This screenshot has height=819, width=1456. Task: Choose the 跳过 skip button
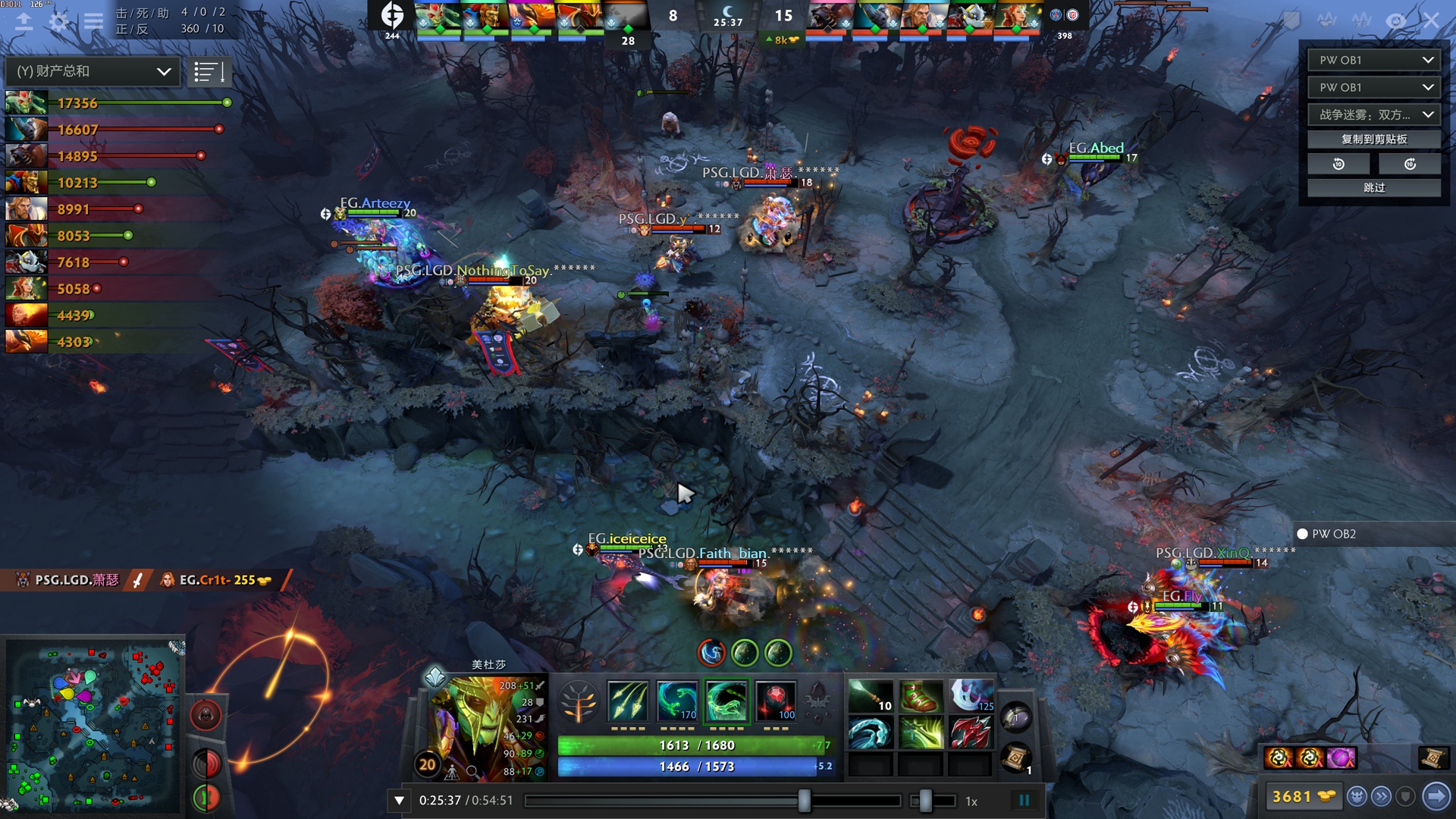click(1373, 187)
